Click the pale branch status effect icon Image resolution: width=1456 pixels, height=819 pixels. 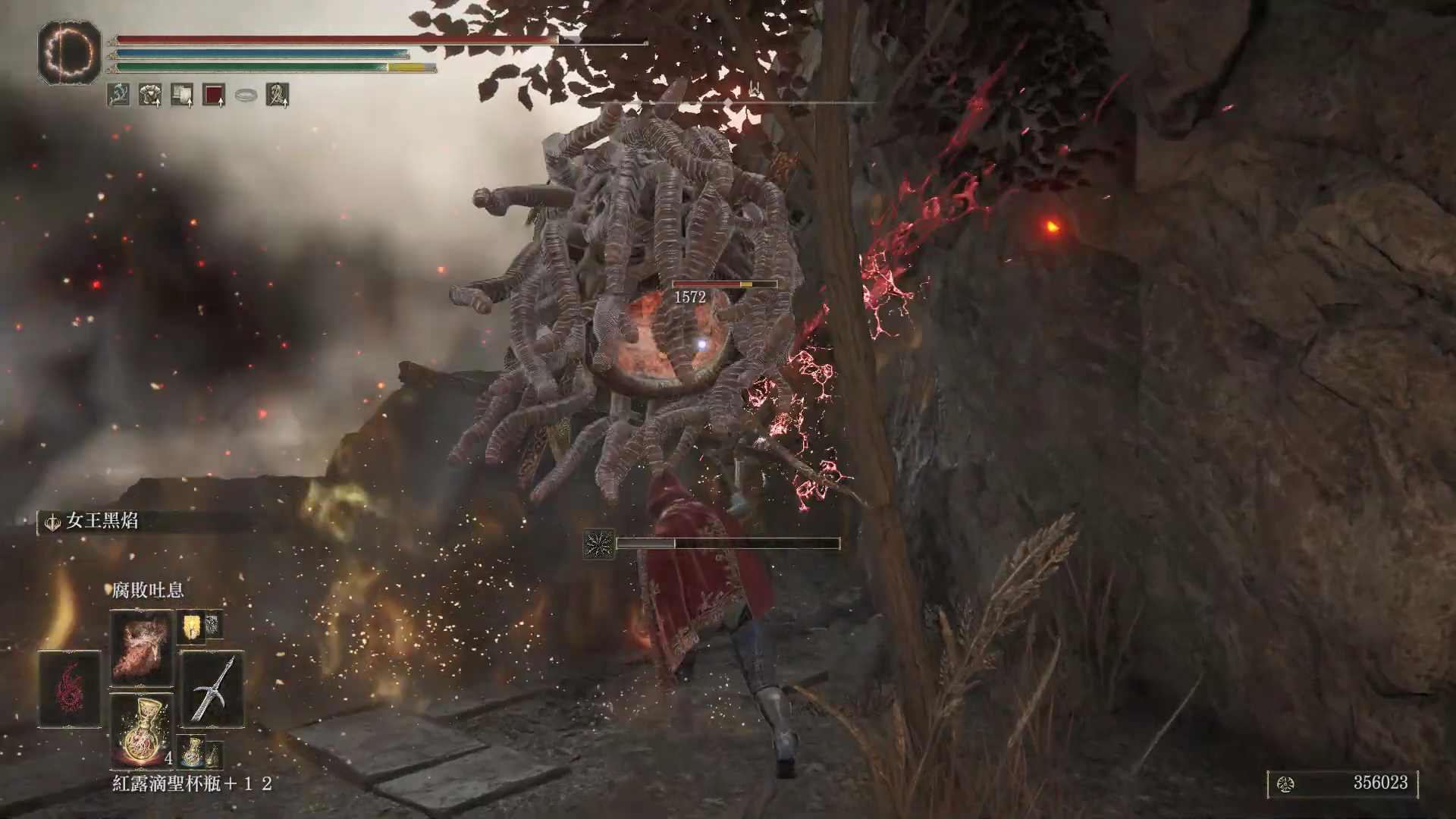tap(118, 95)
